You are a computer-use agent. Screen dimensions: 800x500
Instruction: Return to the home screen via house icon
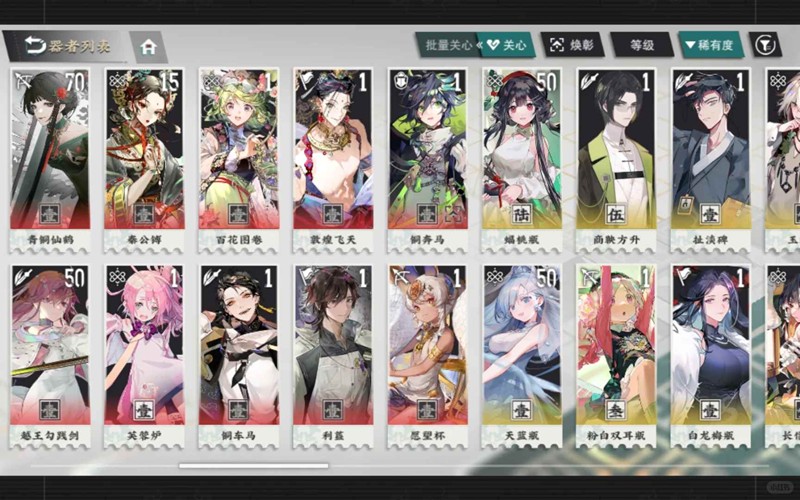click(149, 46)
